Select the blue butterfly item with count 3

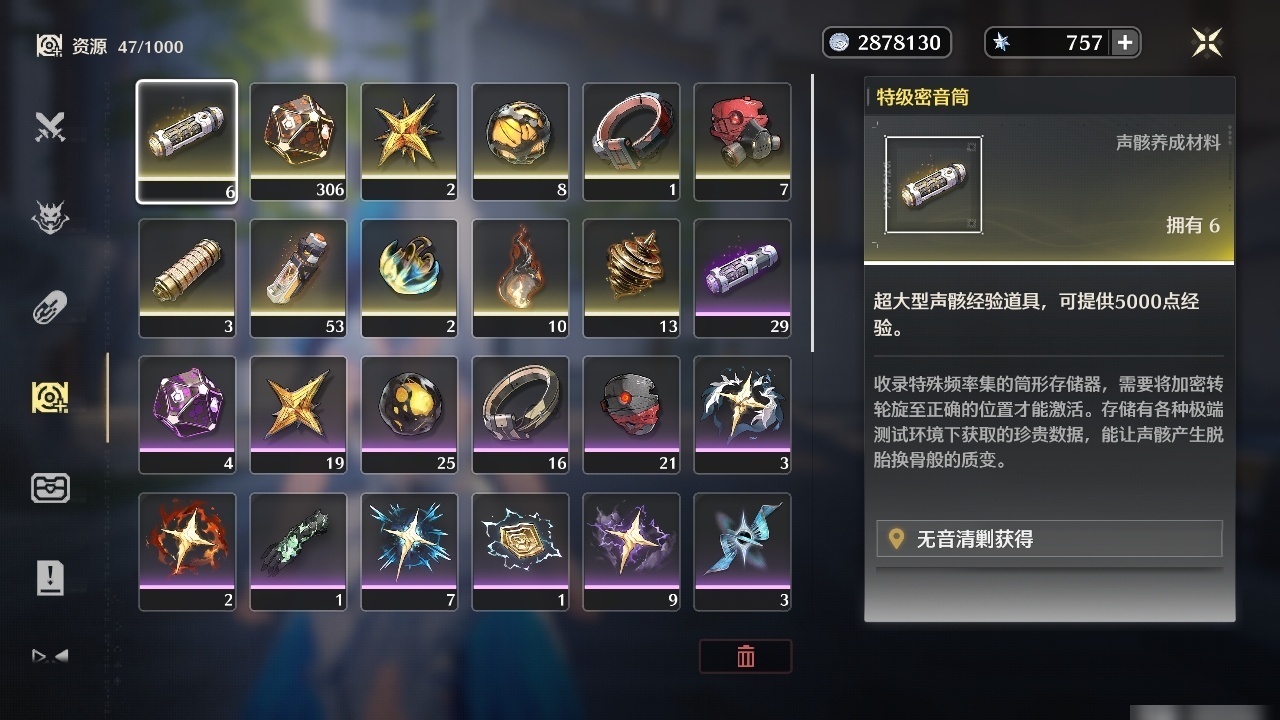[742, 551]
